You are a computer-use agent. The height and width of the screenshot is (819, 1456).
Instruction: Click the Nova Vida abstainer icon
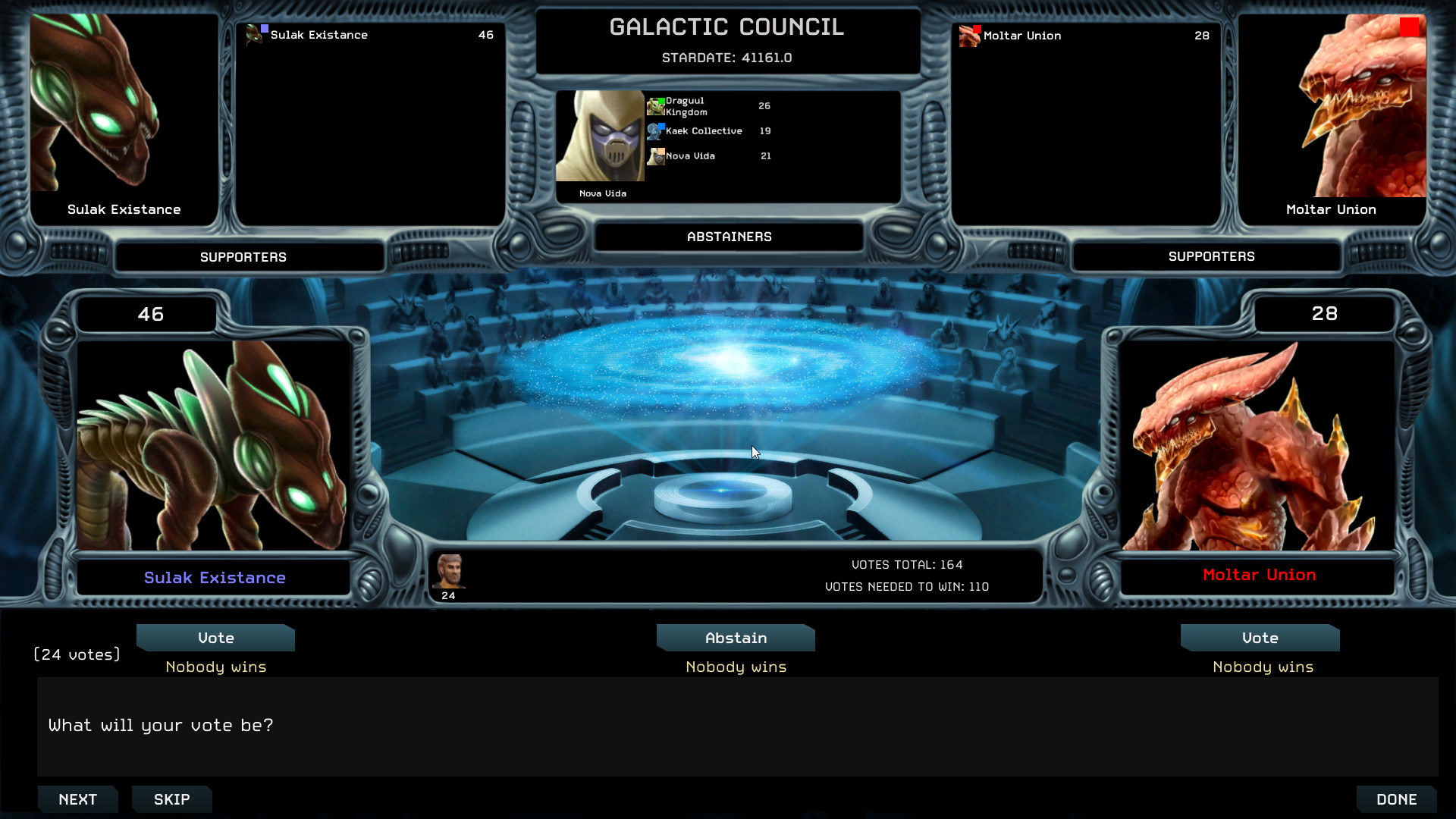coord(656,156)
